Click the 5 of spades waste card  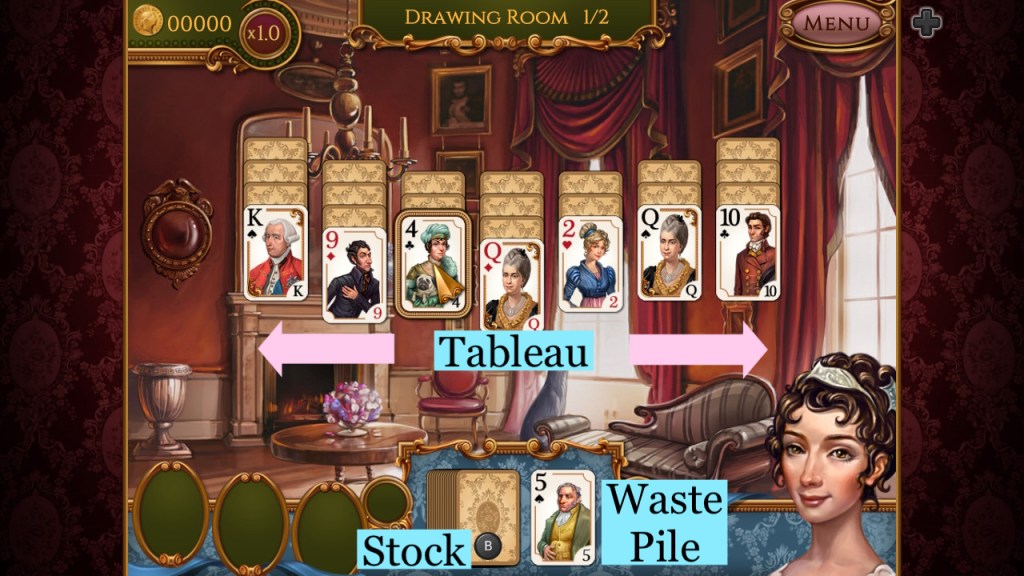[x=561, y=517]
